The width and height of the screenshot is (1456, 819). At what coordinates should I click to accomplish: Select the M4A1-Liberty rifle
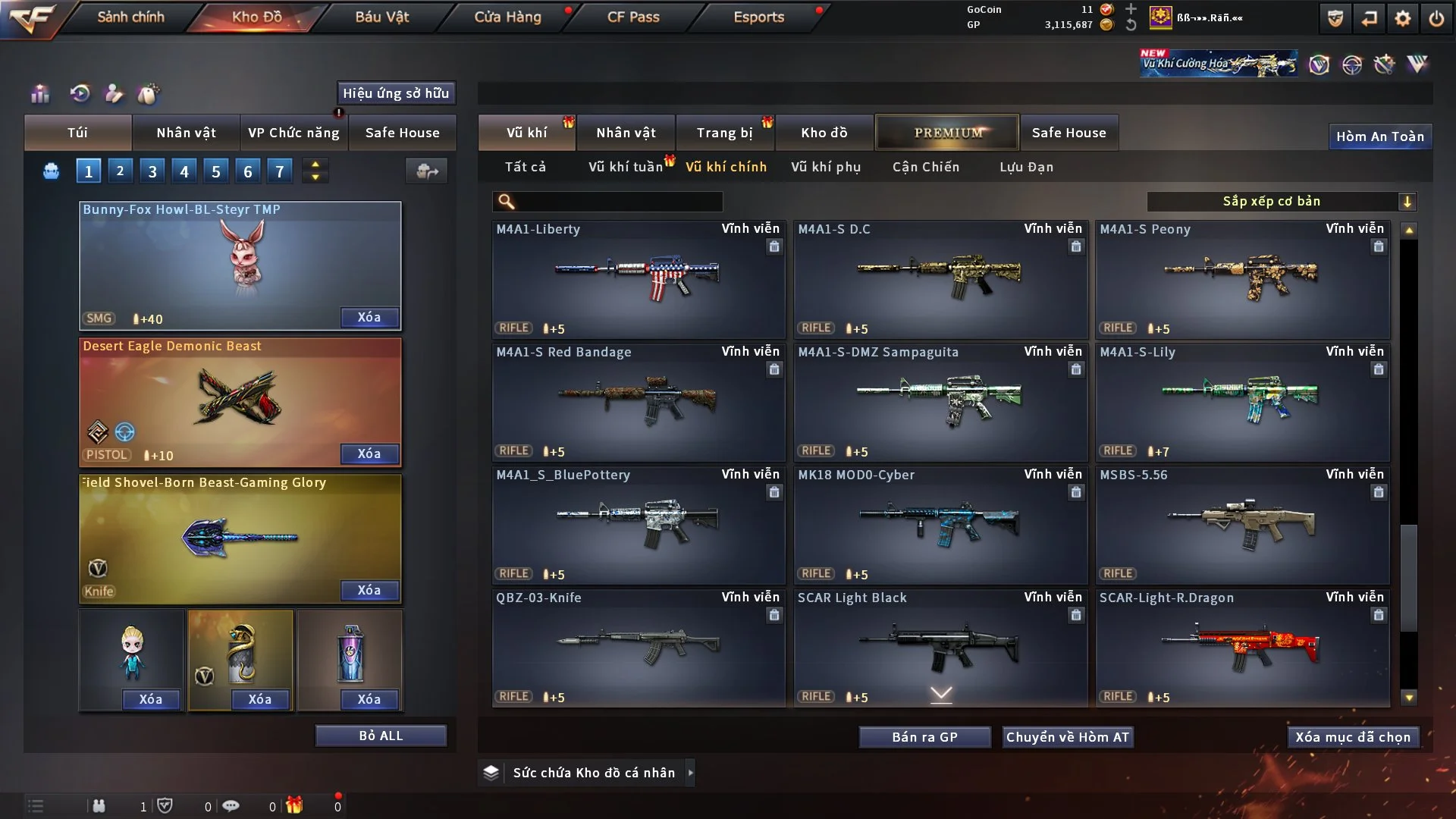click(638, 279)
